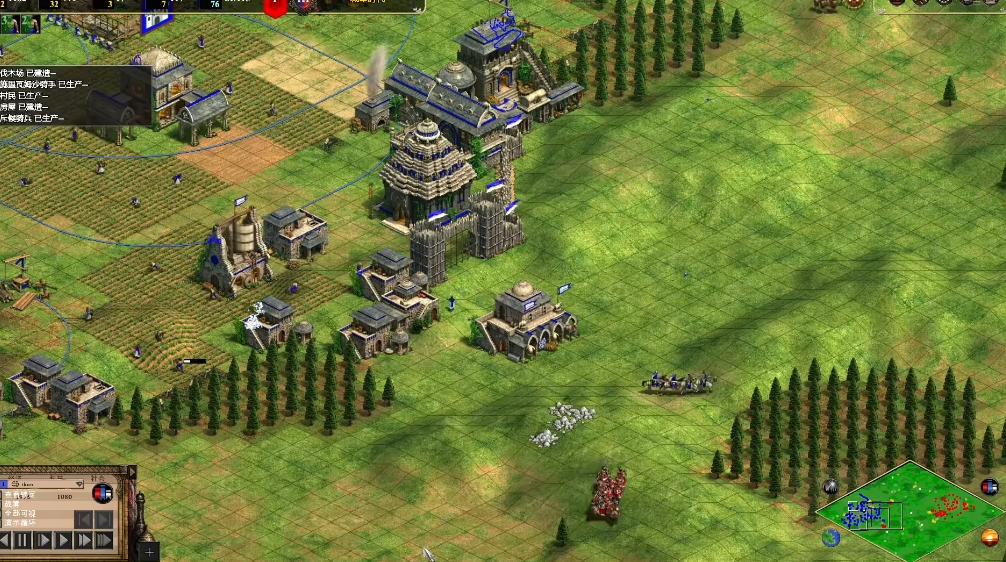Click the slow-motion step play button
The image size is (1006, 562).
point(43,540)
